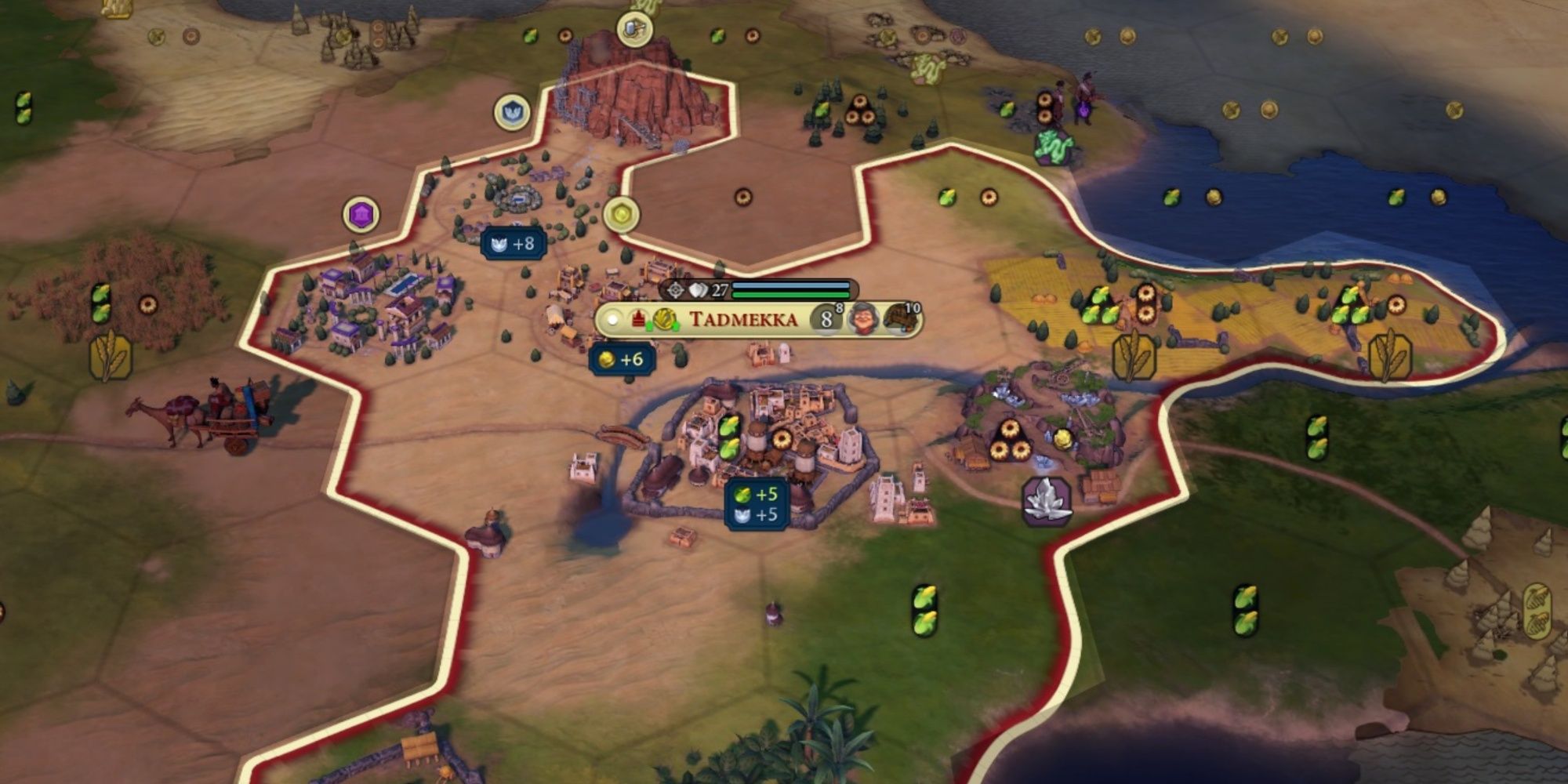Click the blue faith district icon near the mesa

(511, 112)
